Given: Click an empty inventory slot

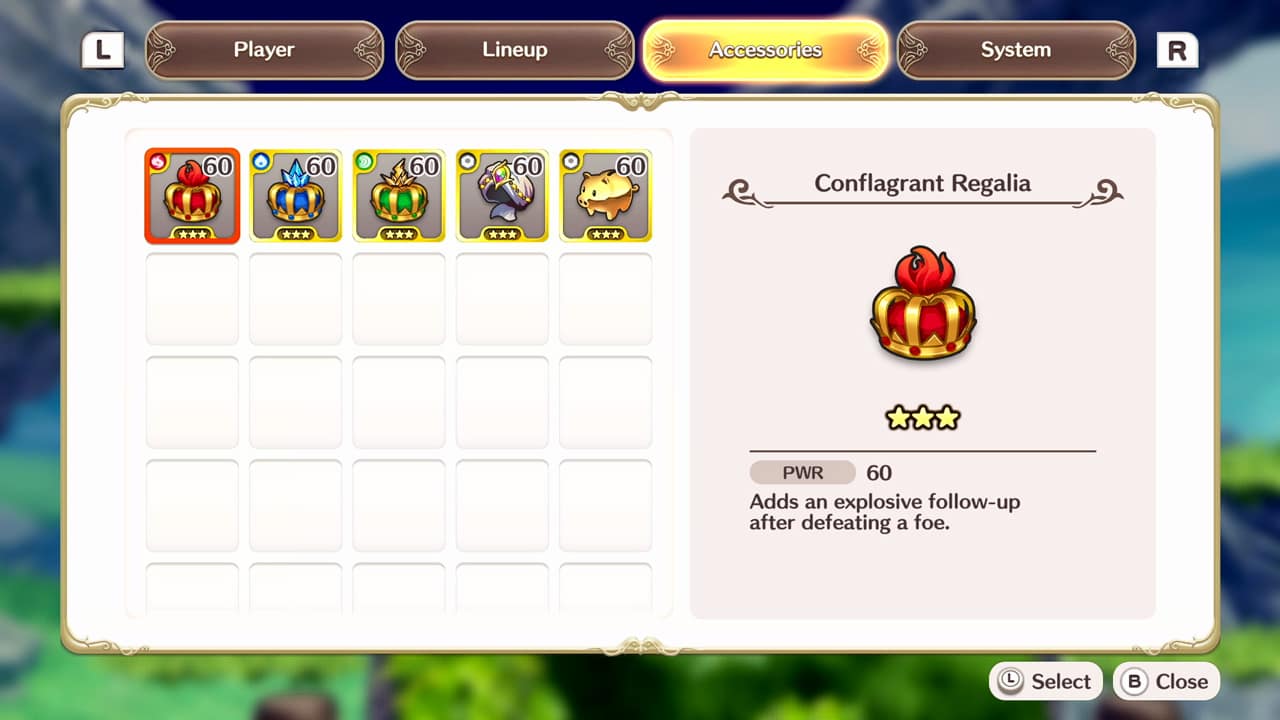Looking at the screenshot, I should pos(192,299).
